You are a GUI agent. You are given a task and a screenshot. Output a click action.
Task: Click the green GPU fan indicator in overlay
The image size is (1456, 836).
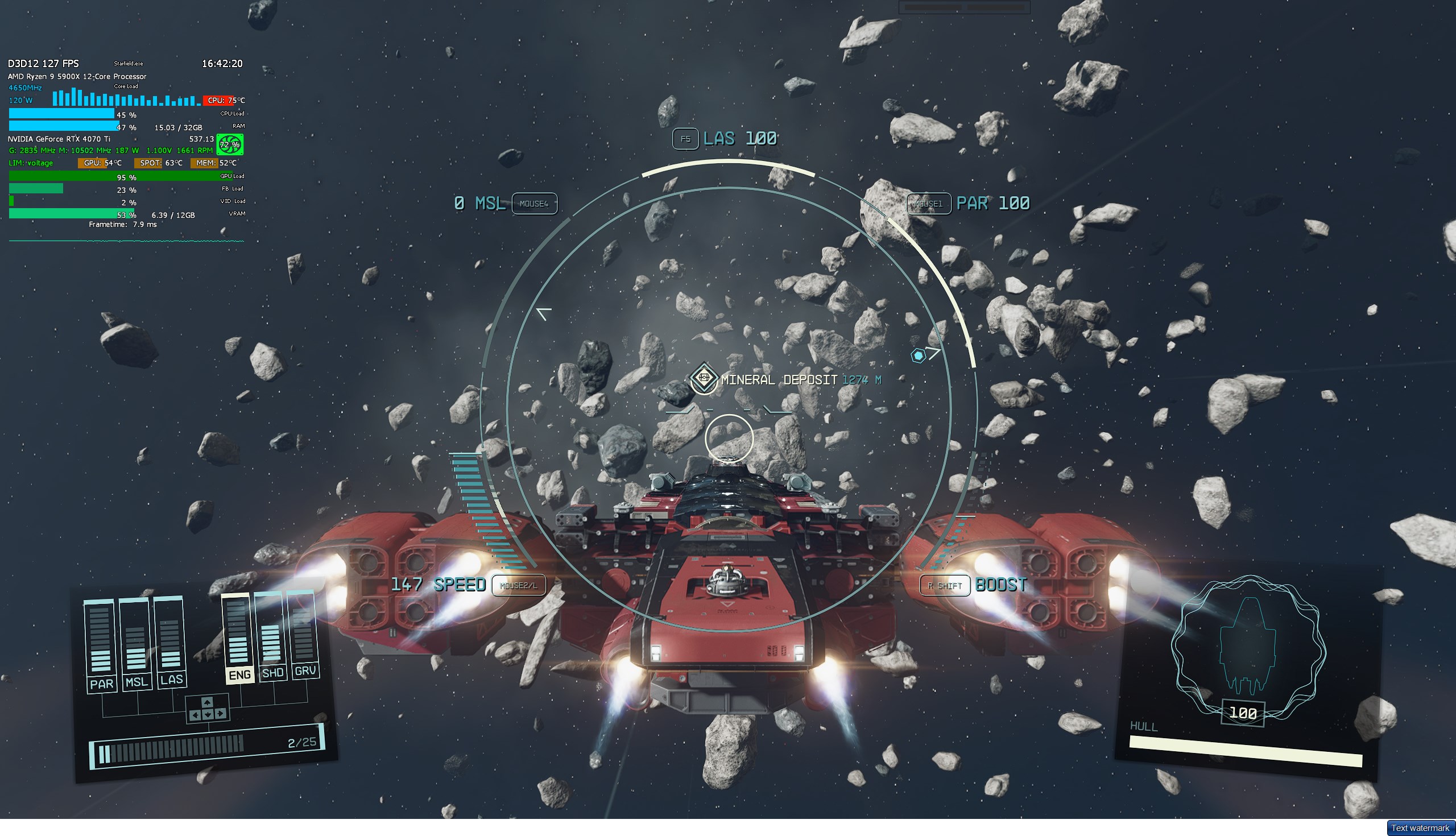tap(229, 145)
